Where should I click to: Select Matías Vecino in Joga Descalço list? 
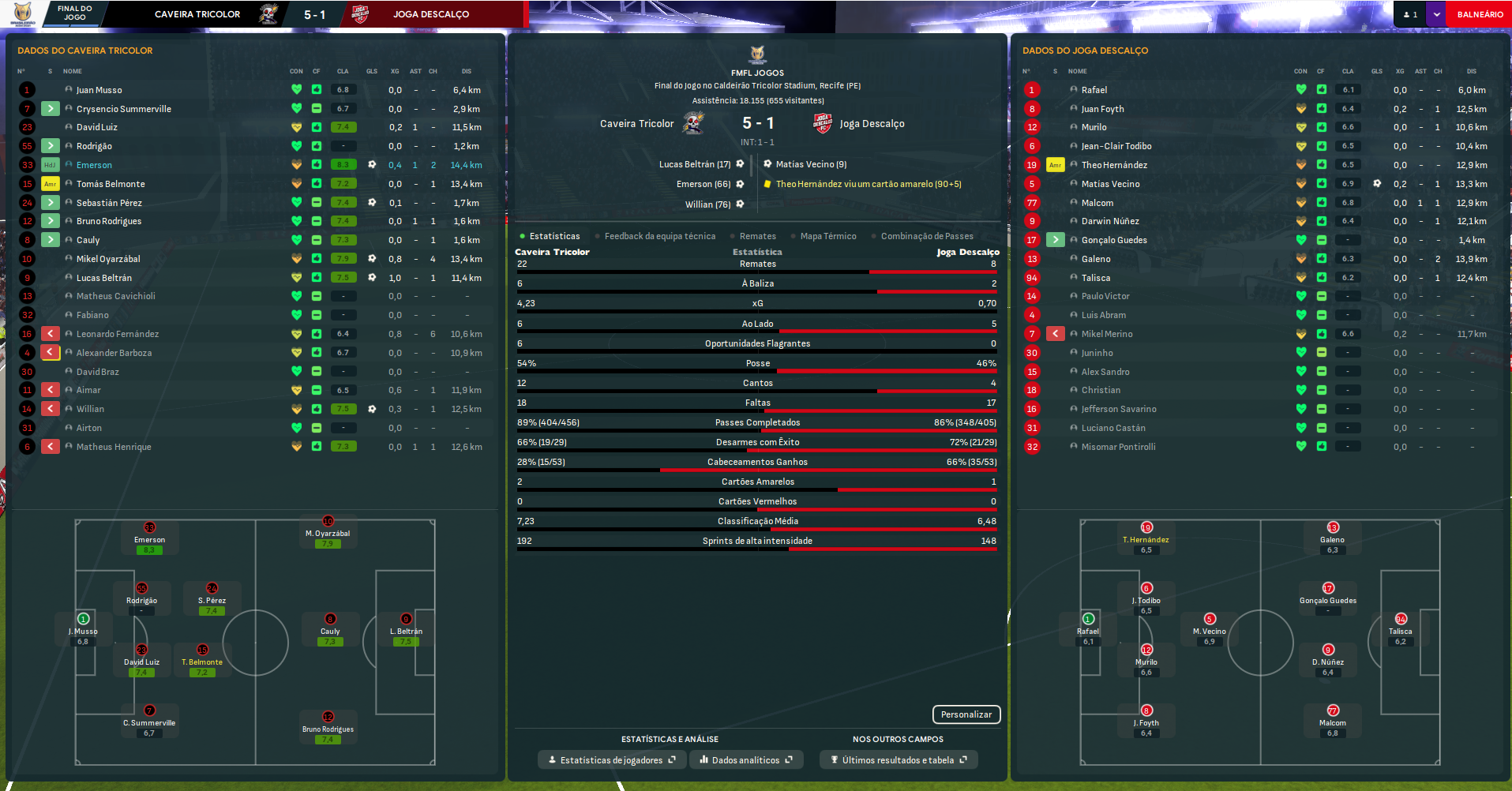[x=1110, y=184]
